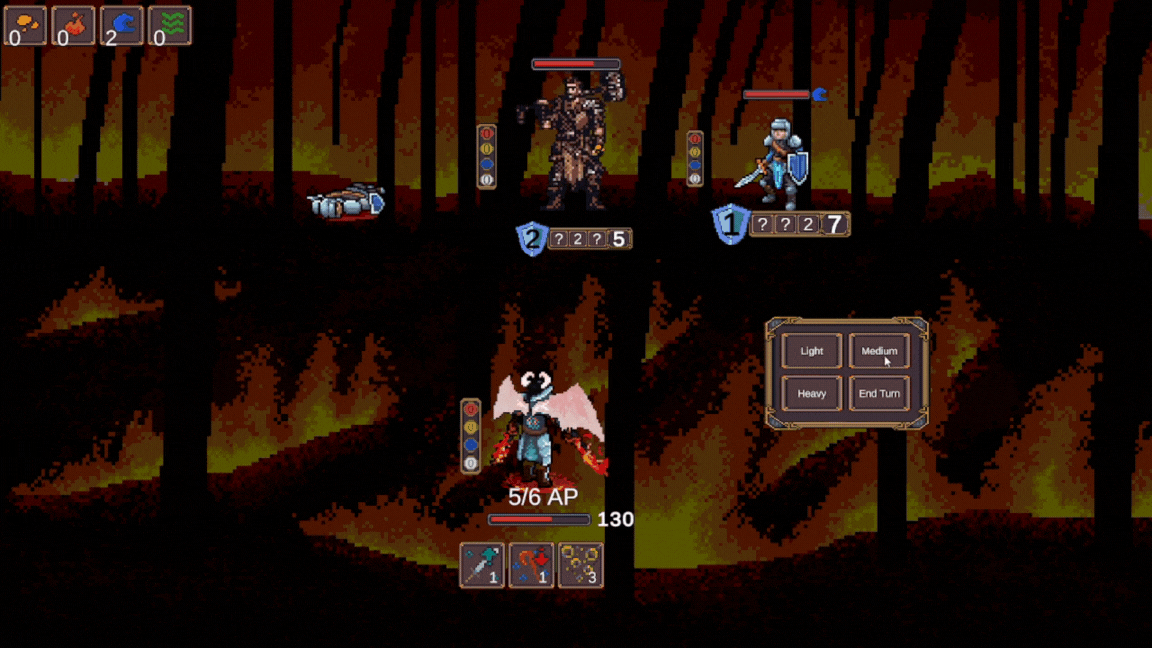Choose the Light attack button
Viewport: 1152px width, 648px height.
[811, 351]
